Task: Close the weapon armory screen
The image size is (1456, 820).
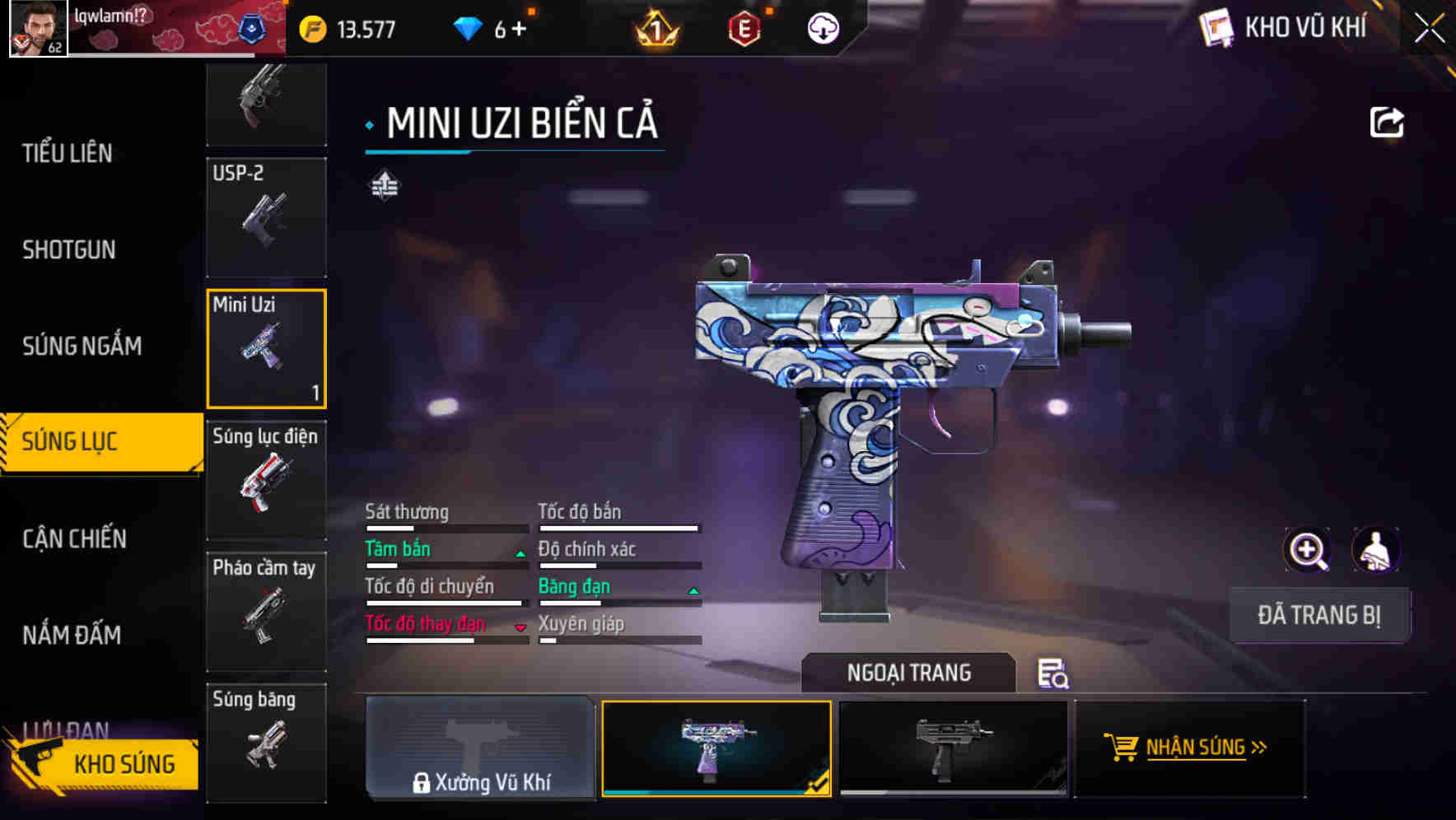Action: point(1430,29)
